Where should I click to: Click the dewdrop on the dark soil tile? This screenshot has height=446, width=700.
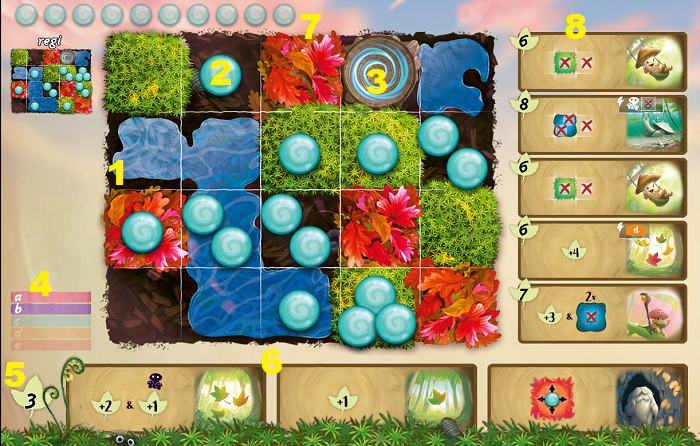220,72
